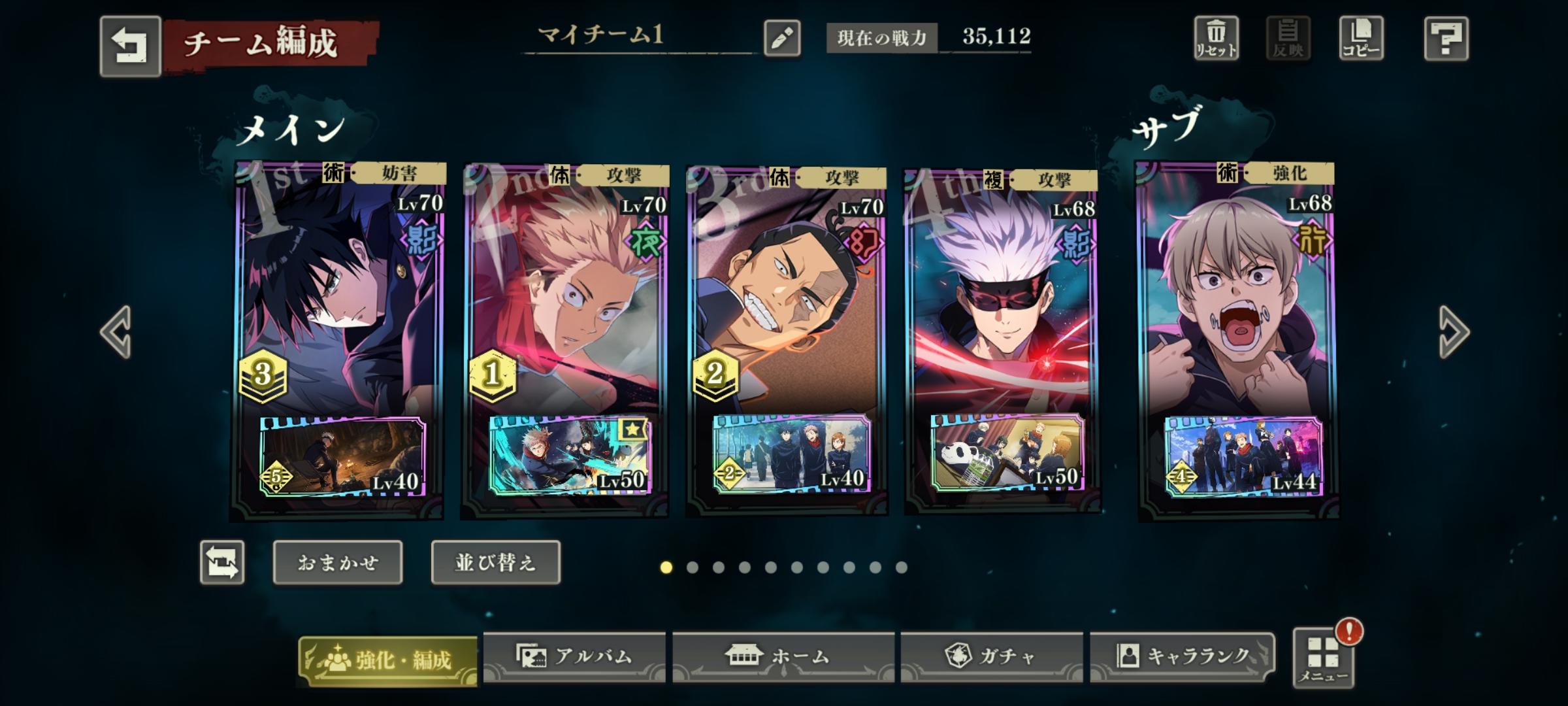Tap the main/sub swap arrows icon
This screenshot has width=1568, height=706.
pos(223,563)
